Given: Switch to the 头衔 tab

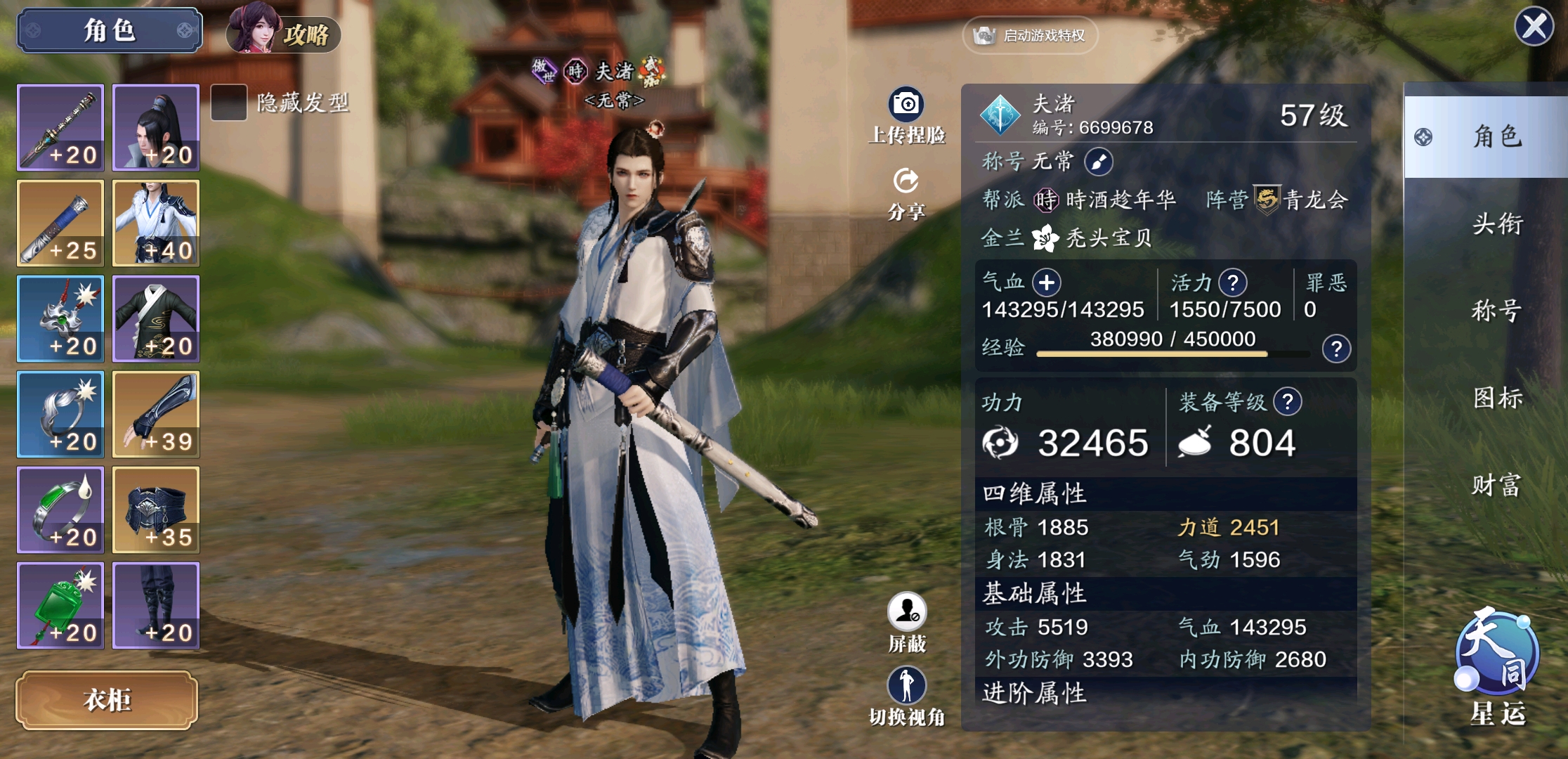Looking at the screenshot, I should (x=1496, y=224).
